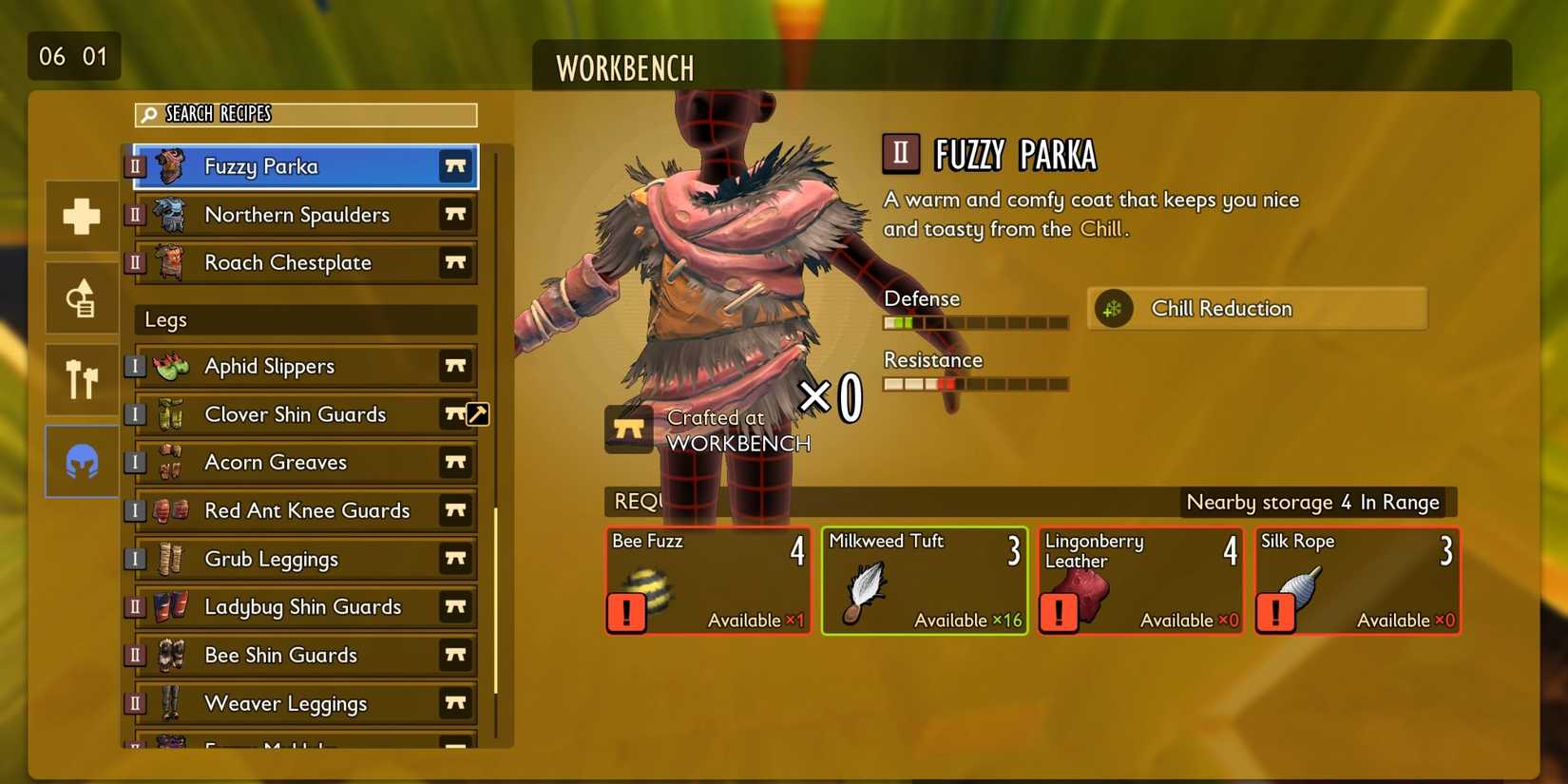Image resolution: width=1568 pixels, height=784 pixels.
Task: Click the magnifier icon in the search bar
Action: pos(149,115)
